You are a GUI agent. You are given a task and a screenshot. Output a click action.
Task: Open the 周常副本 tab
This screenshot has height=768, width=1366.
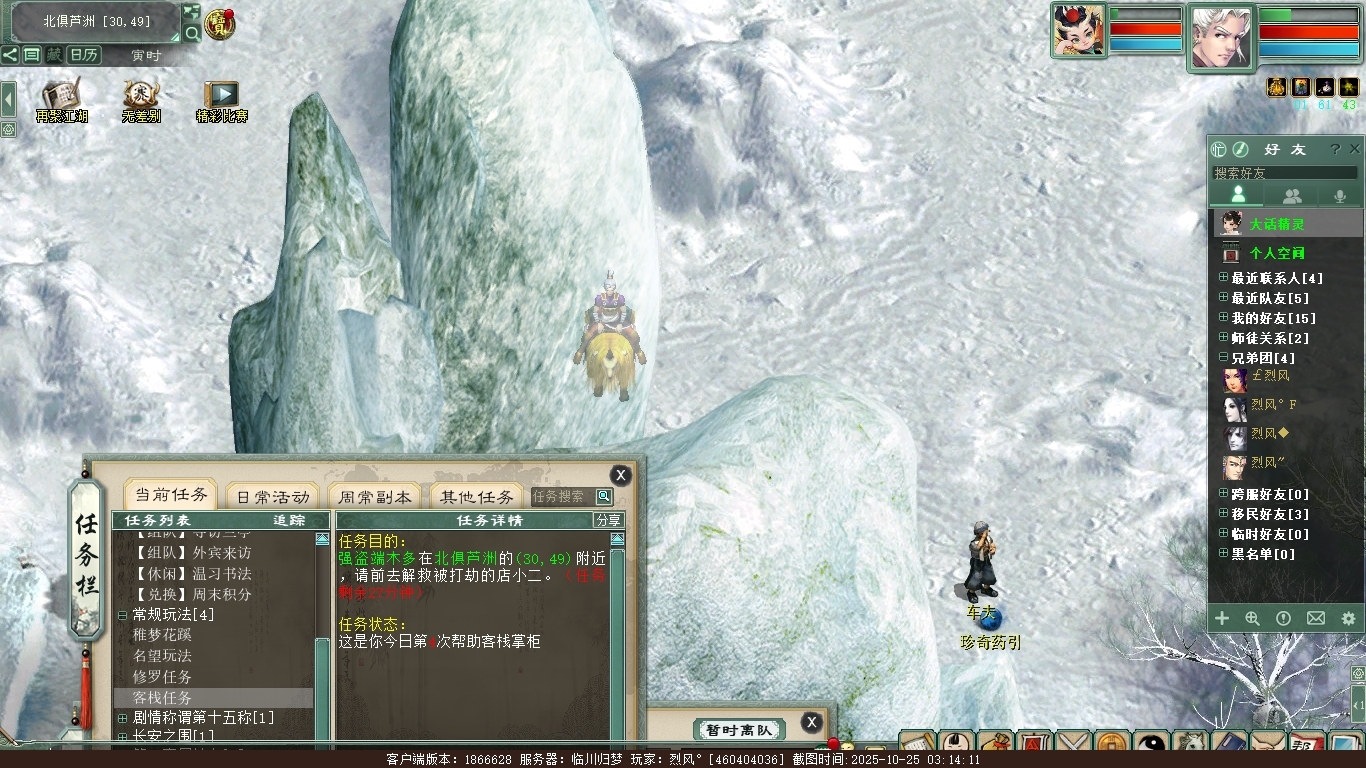(374, 496)
